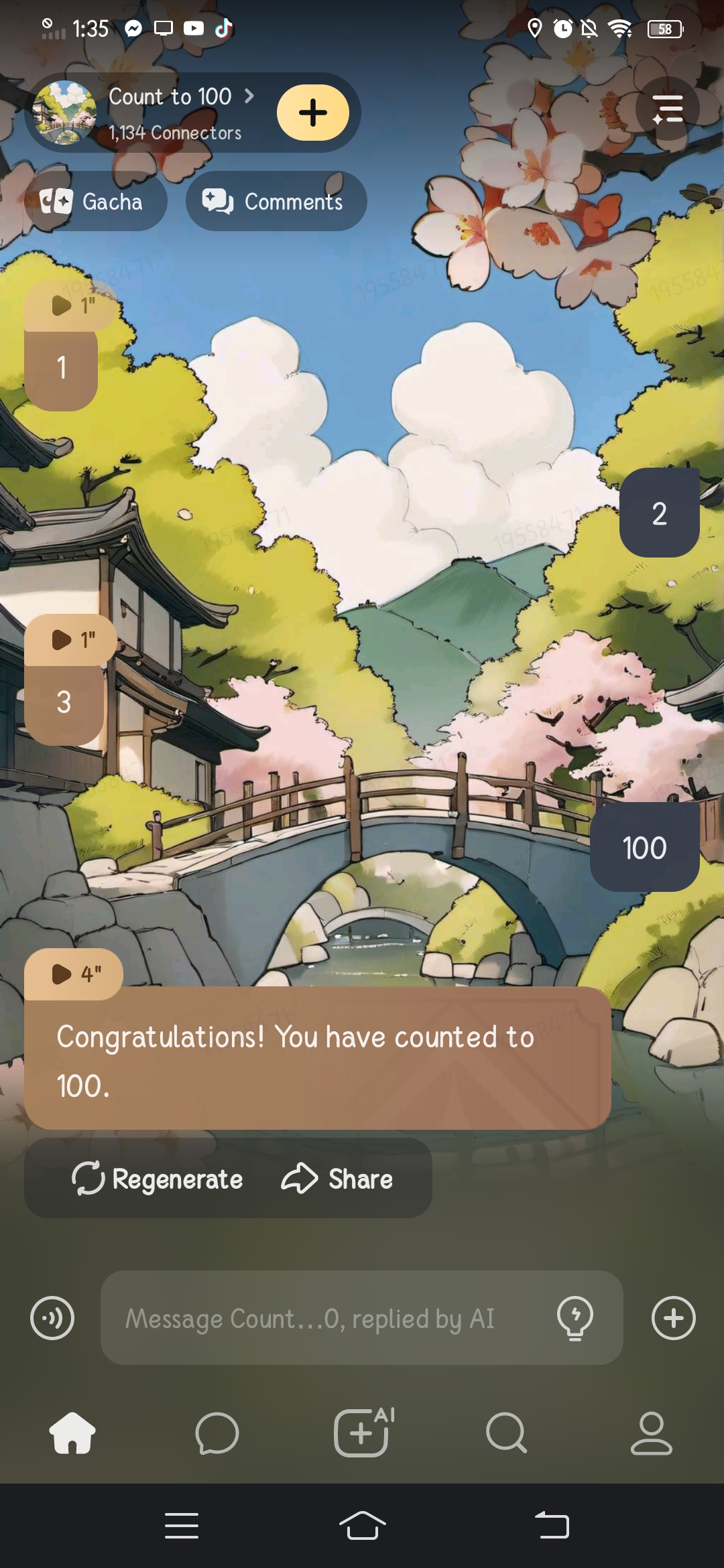Switch to the search tab
Image resolution: width=724 pixels, height=1568 pixels.
pyautogui.click(x=506, y=1433)
